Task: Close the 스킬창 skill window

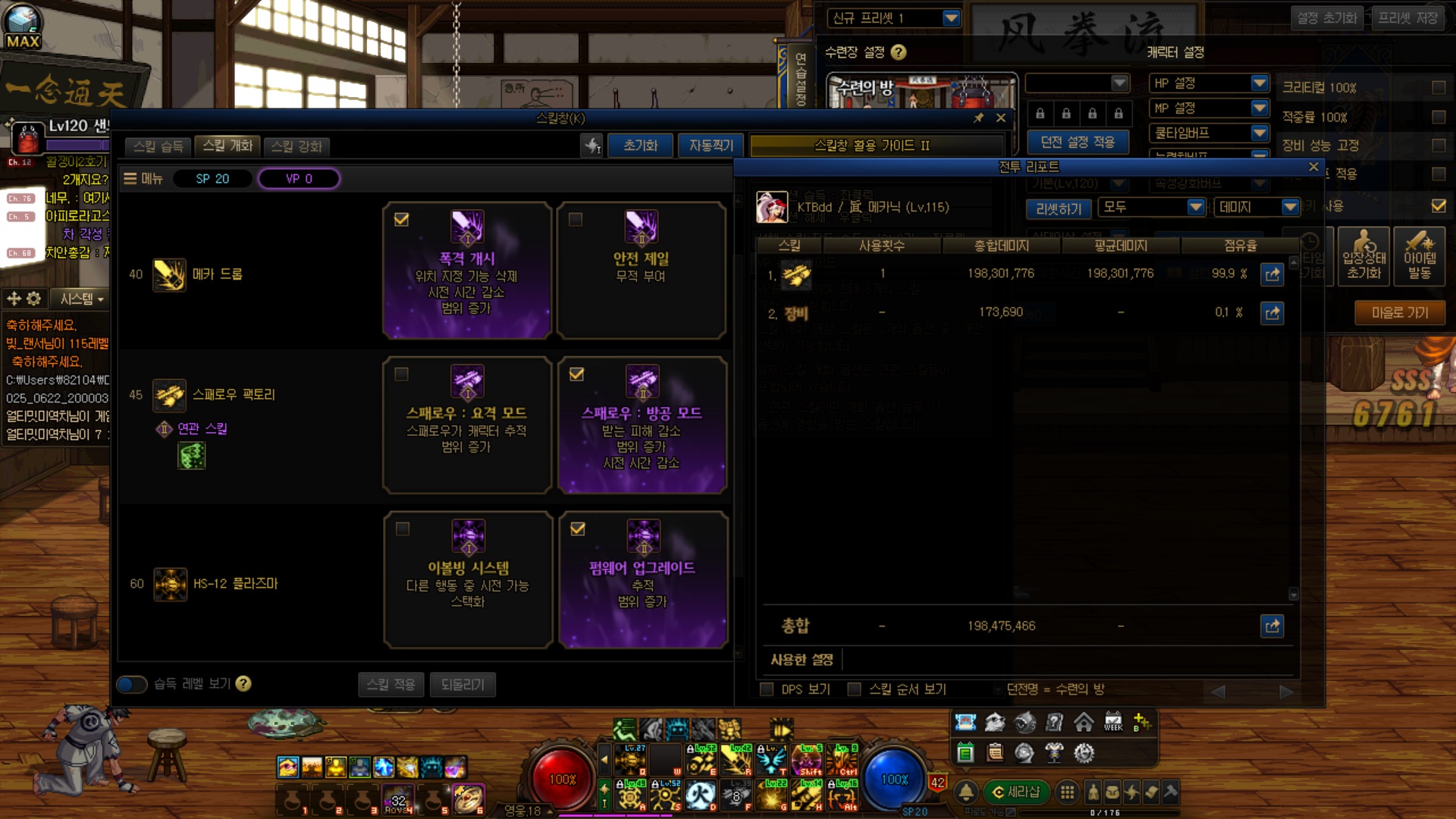Action: point(1001,118)
